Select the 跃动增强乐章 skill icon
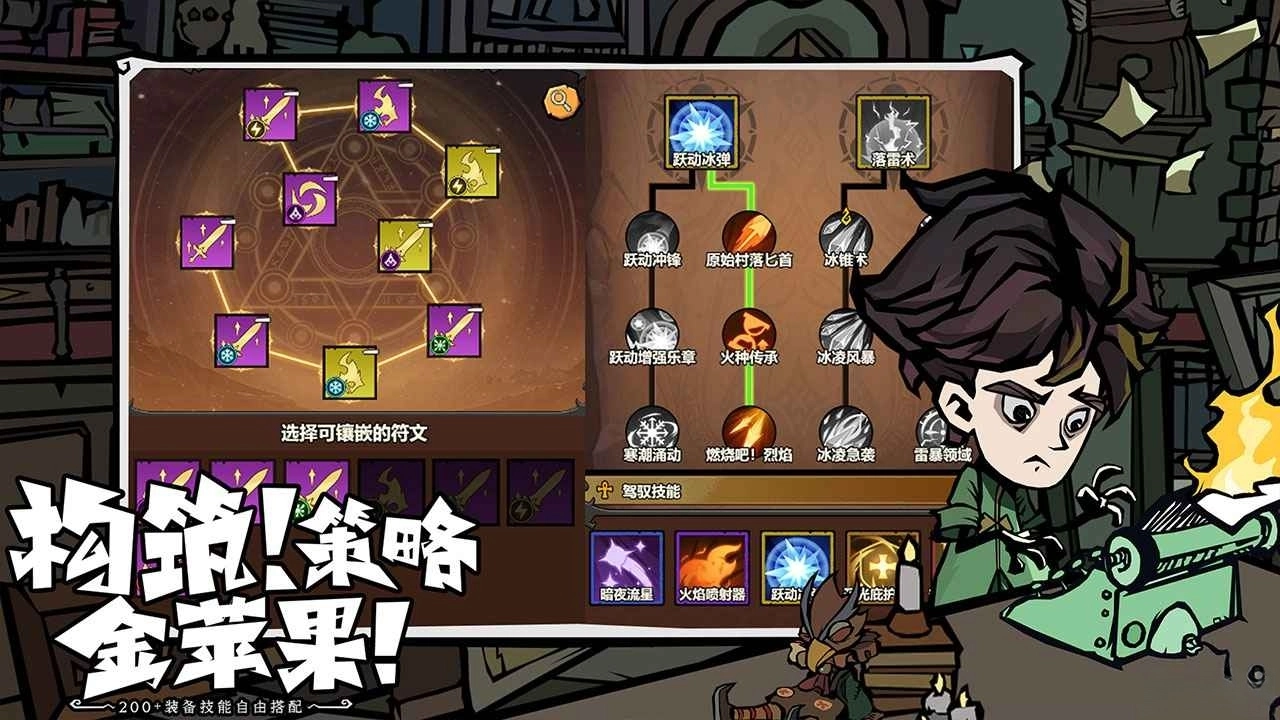Image resolution: width=1280 pixels, height=720 pixels. [x=650, y=330]
